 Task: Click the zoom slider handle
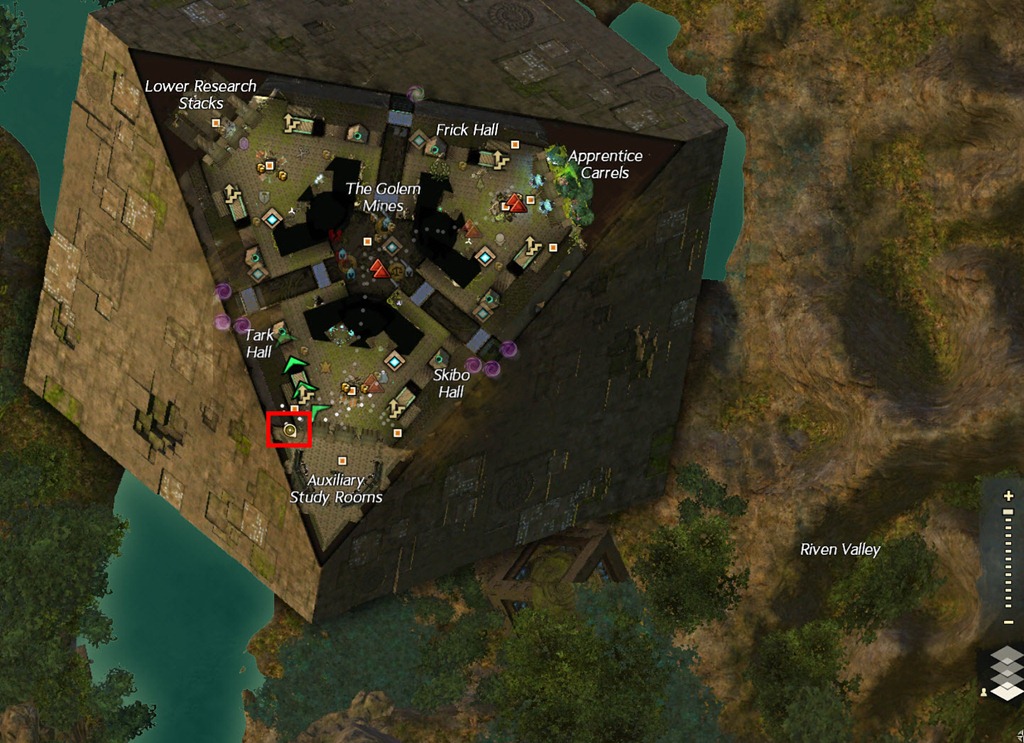[x=1008, y=512]
